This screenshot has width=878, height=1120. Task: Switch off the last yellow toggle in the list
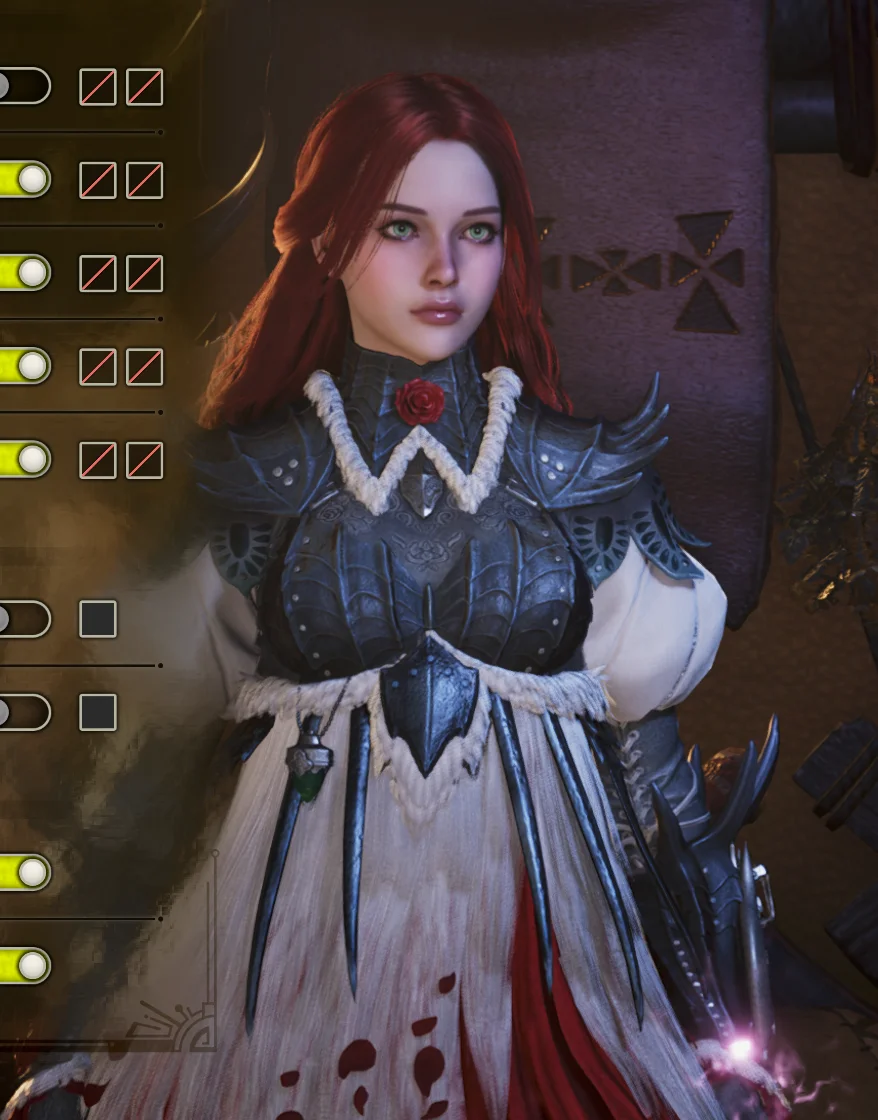tap(24, 966)
